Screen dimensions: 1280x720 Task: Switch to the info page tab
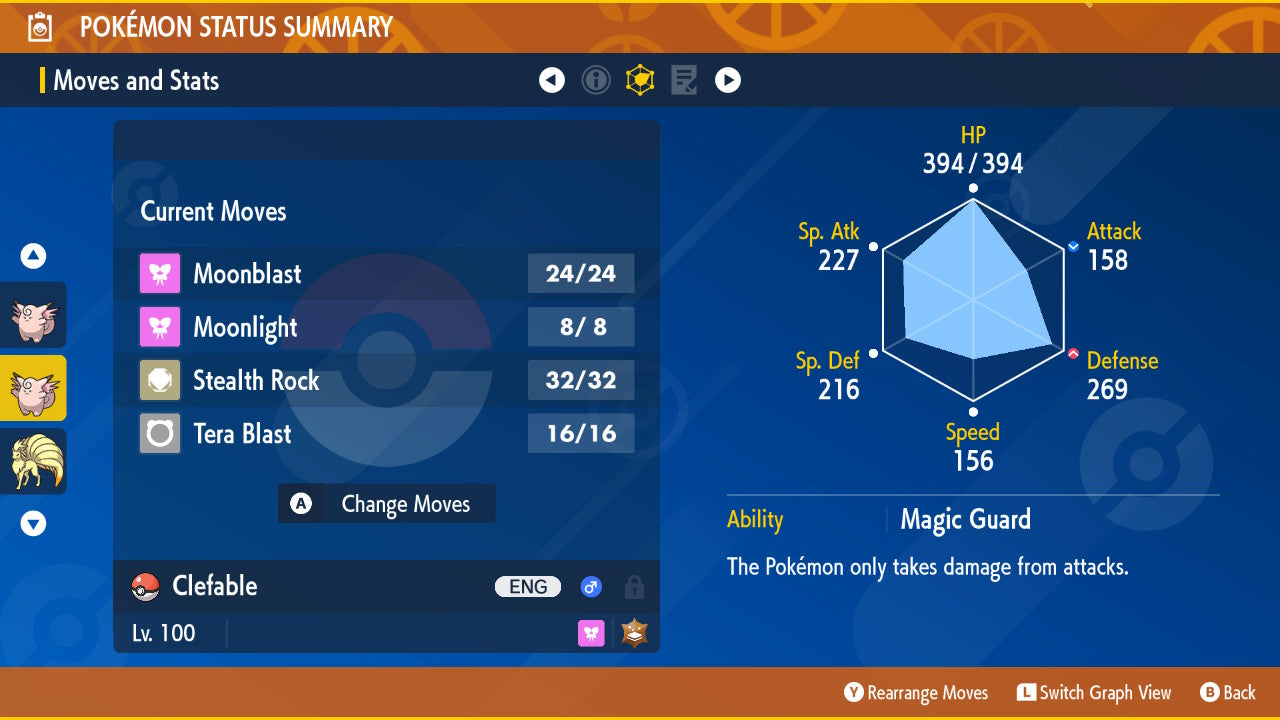point(596,80)
